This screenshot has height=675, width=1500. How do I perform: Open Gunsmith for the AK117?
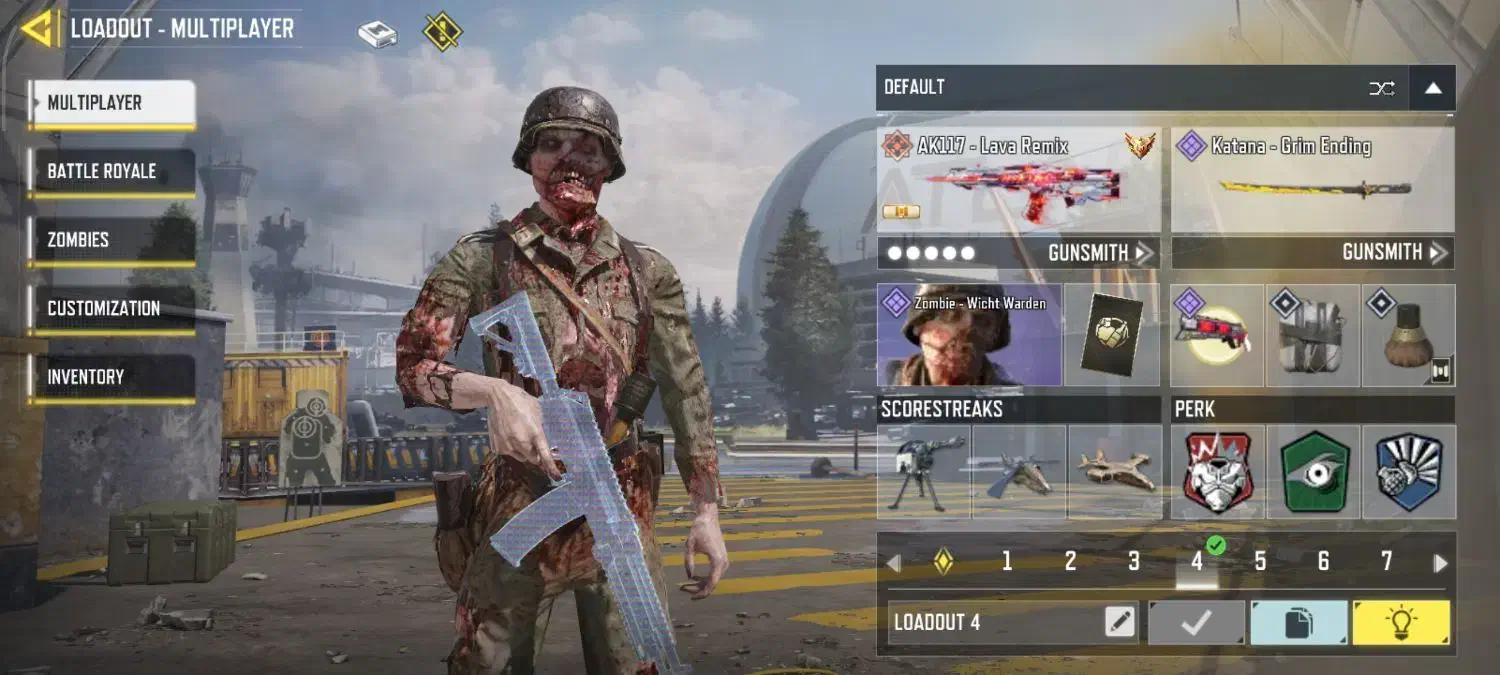(x=1100, y=253)
